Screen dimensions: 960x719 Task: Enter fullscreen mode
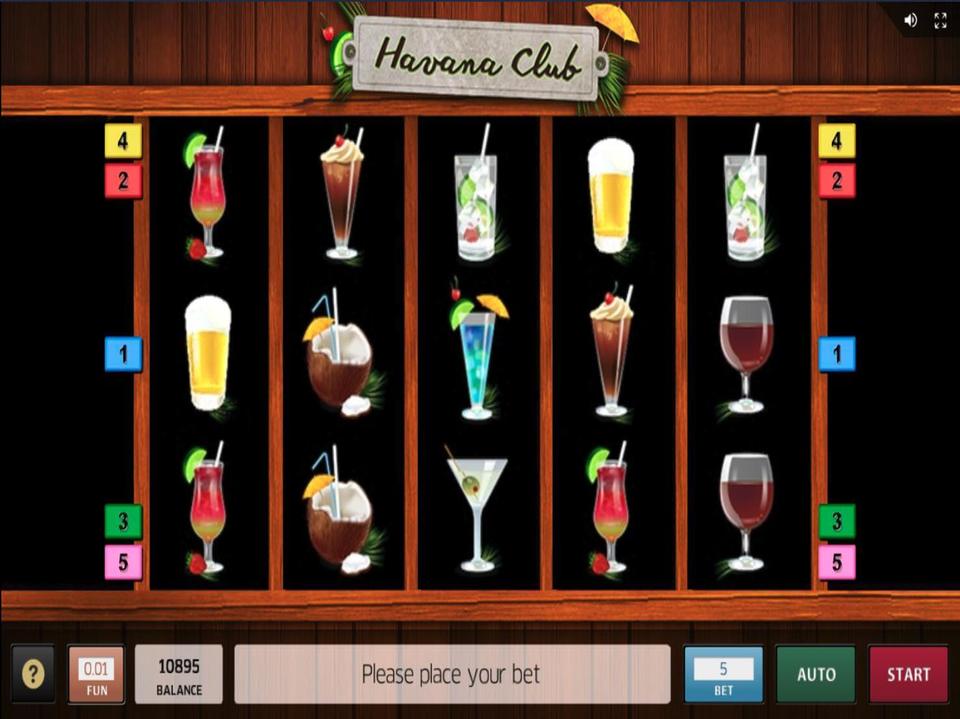tap(940, 20)
